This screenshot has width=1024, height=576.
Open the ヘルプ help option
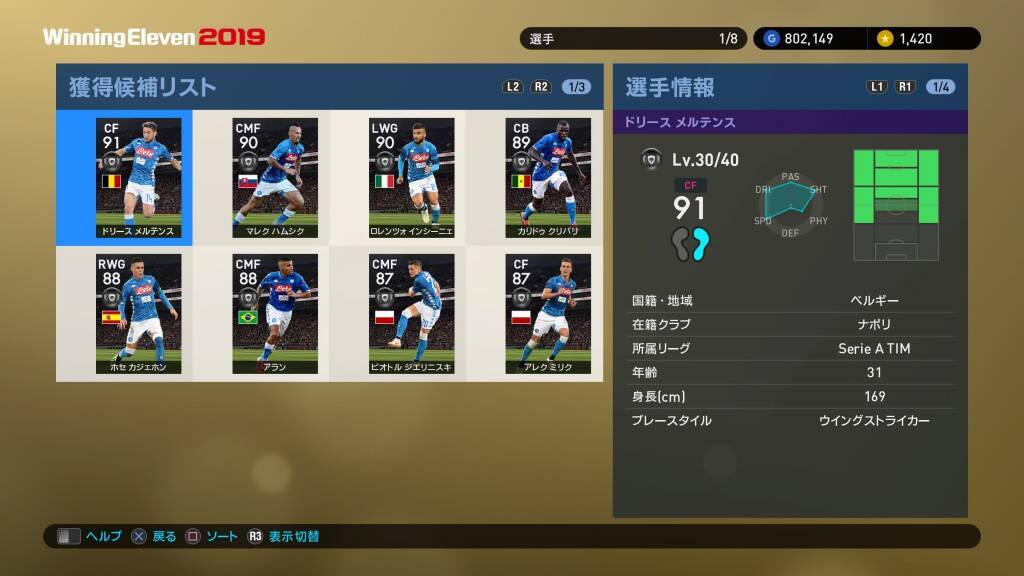point(90,537)
